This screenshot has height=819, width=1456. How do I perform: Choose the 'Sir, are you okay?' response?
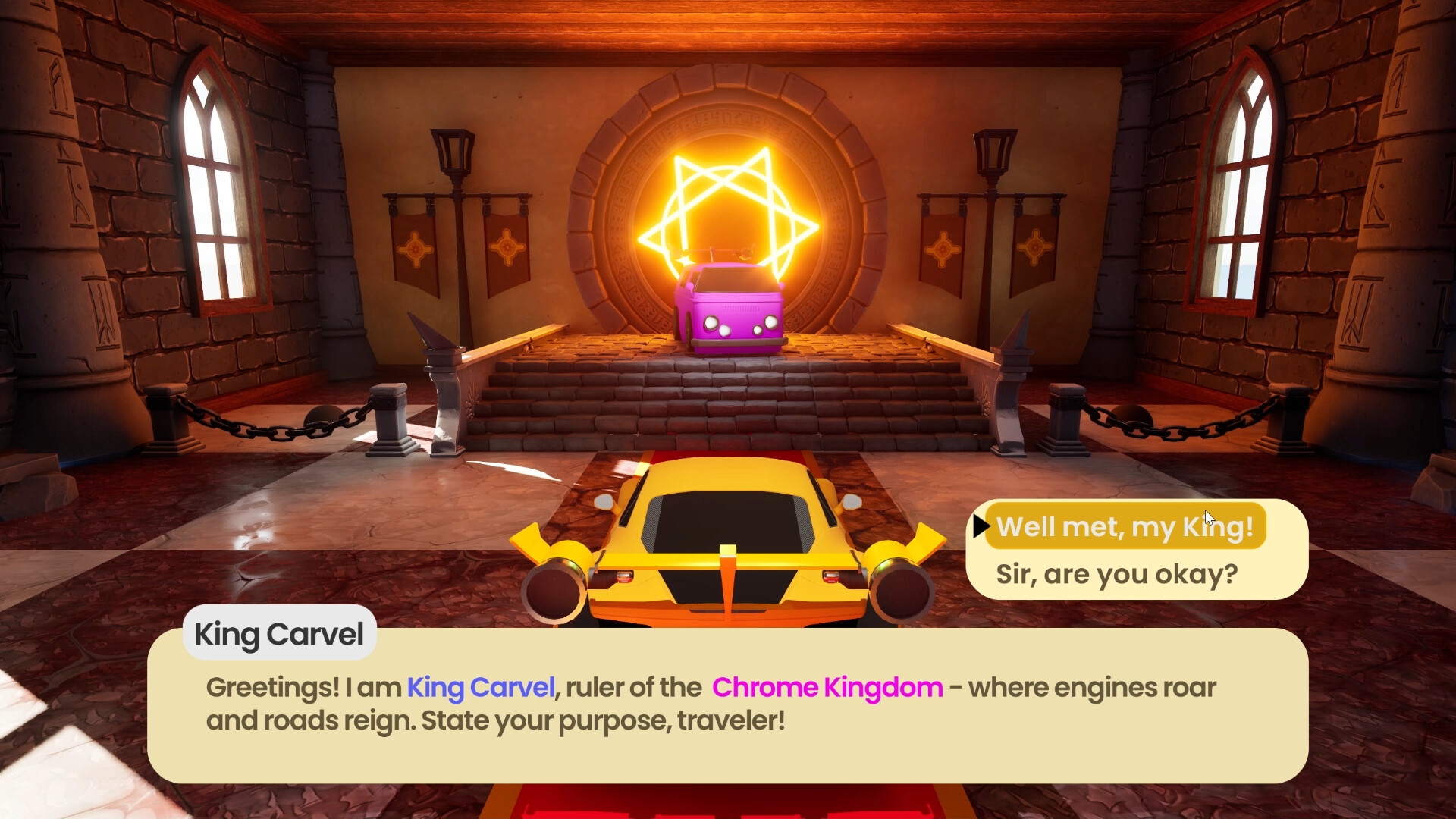click(1118, 574)
